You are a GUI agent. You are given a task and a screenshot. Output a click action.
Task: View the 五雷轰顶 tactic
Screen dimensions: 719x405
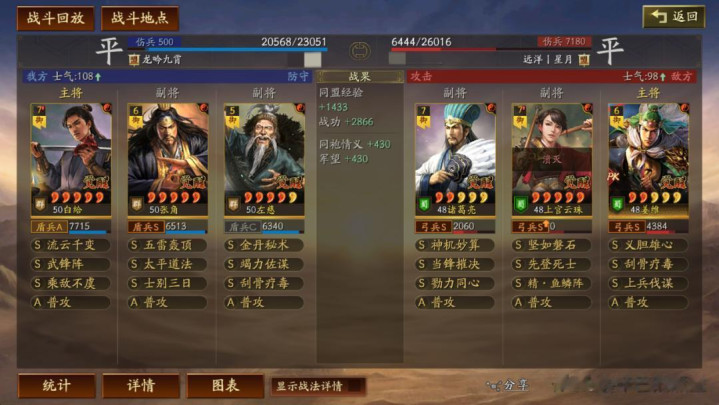pos(168,245)
